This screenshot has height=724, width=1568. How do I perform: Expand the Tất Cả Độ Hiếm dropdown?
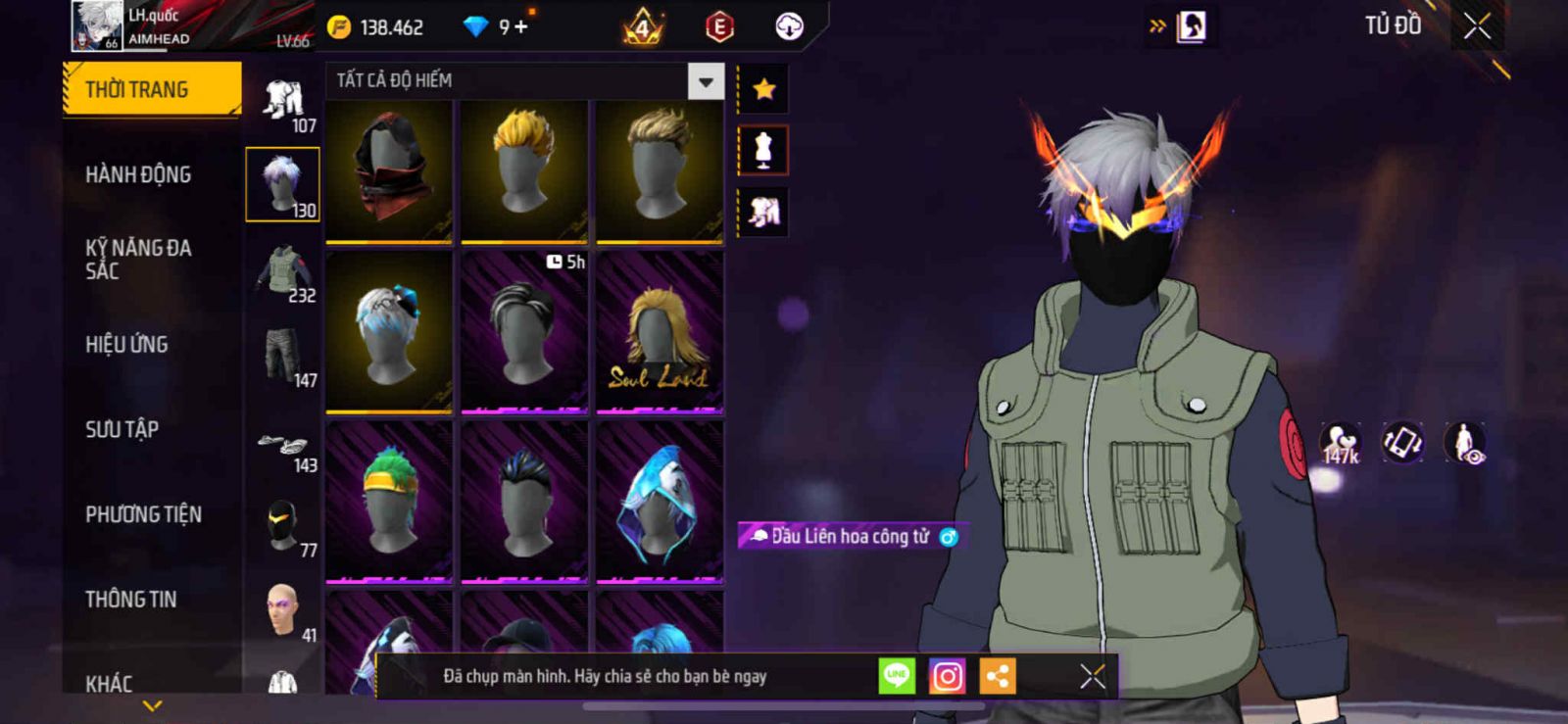click(x=706, y=81)
